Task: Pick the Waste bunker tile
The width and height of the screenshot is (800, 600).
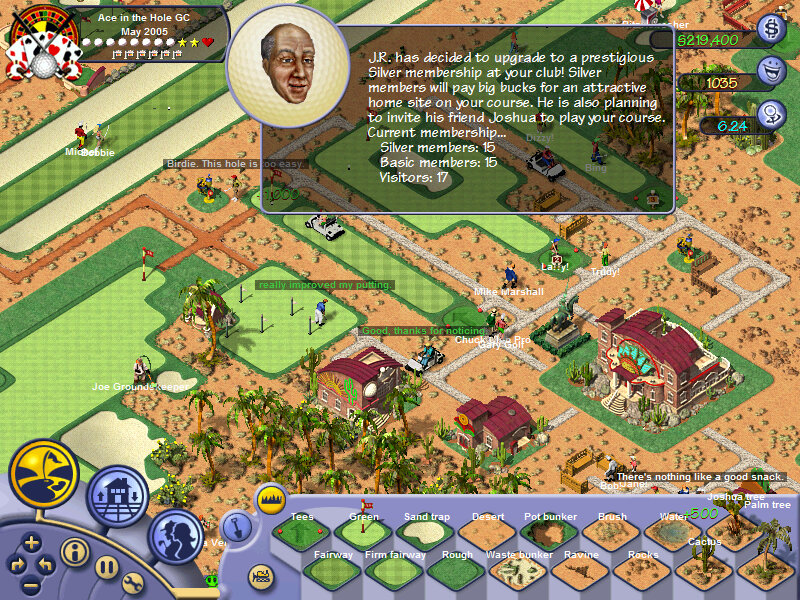Action: pyautogui.click(x=519, y=571)
